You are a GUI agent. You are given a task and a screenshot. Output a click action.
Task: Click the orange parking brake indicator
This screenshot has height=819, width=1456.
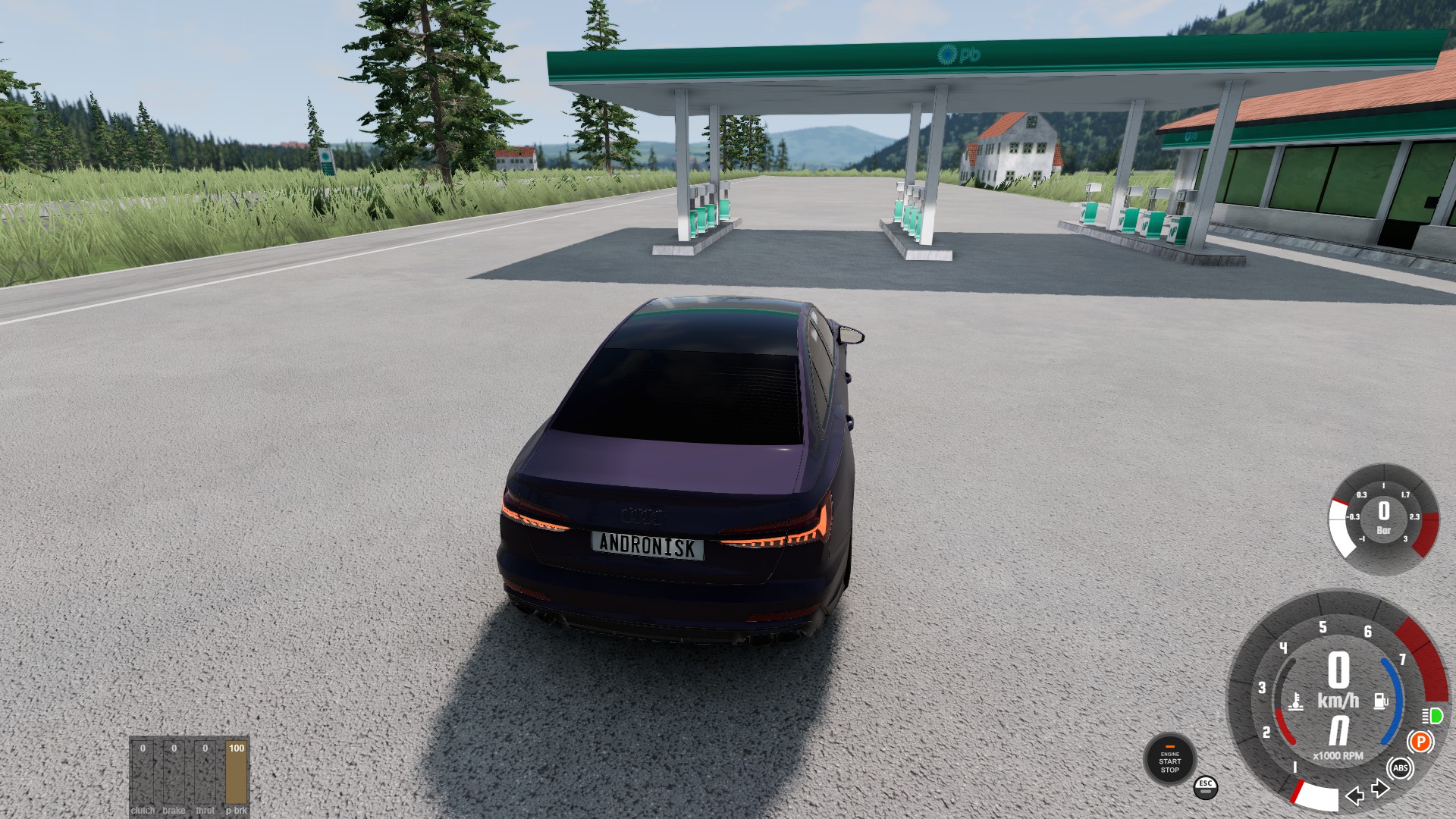(x=1420, y=742)
